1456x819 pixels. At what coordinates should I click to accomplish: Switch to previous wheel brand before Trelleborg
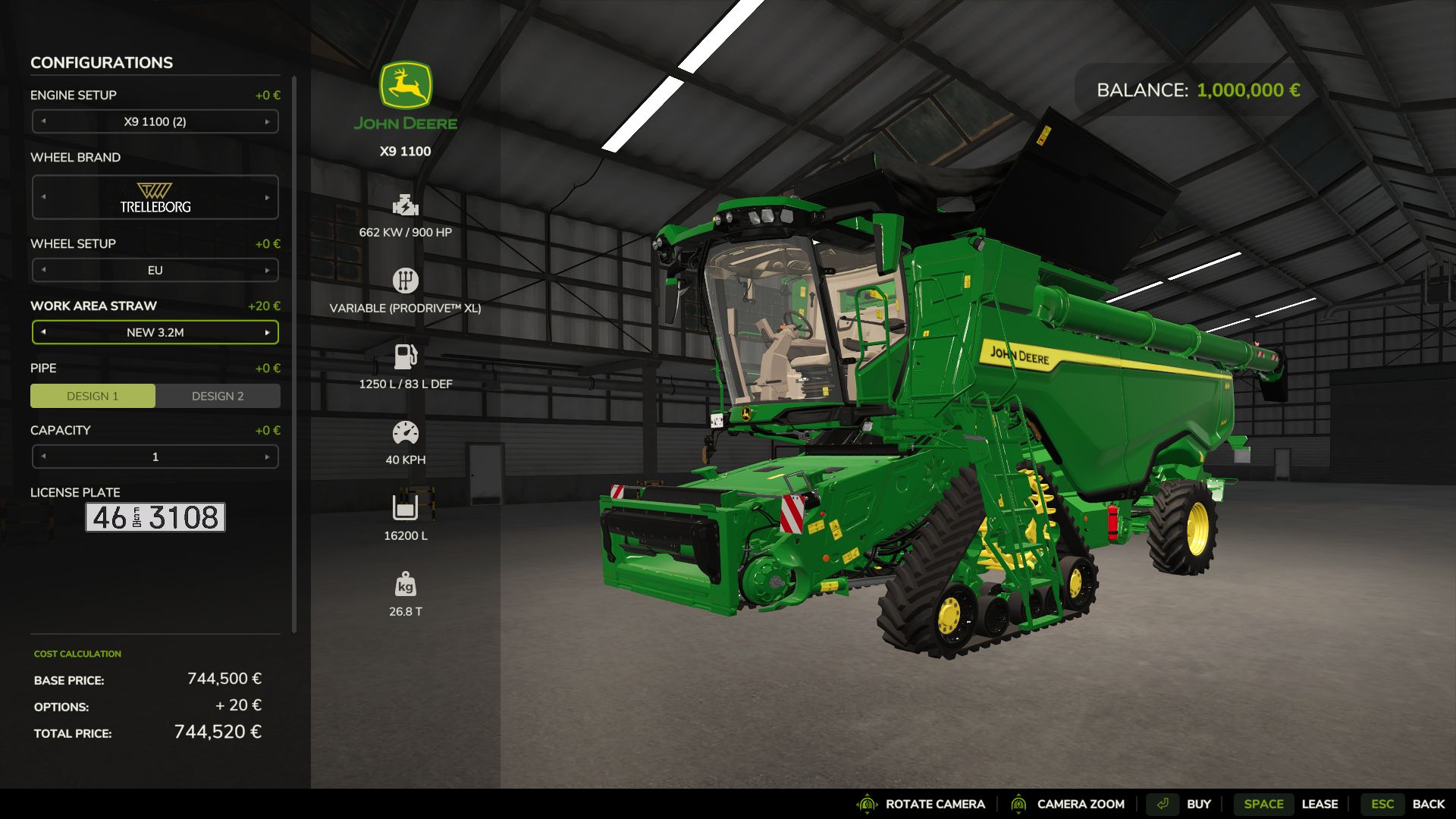tap(43, 197)
